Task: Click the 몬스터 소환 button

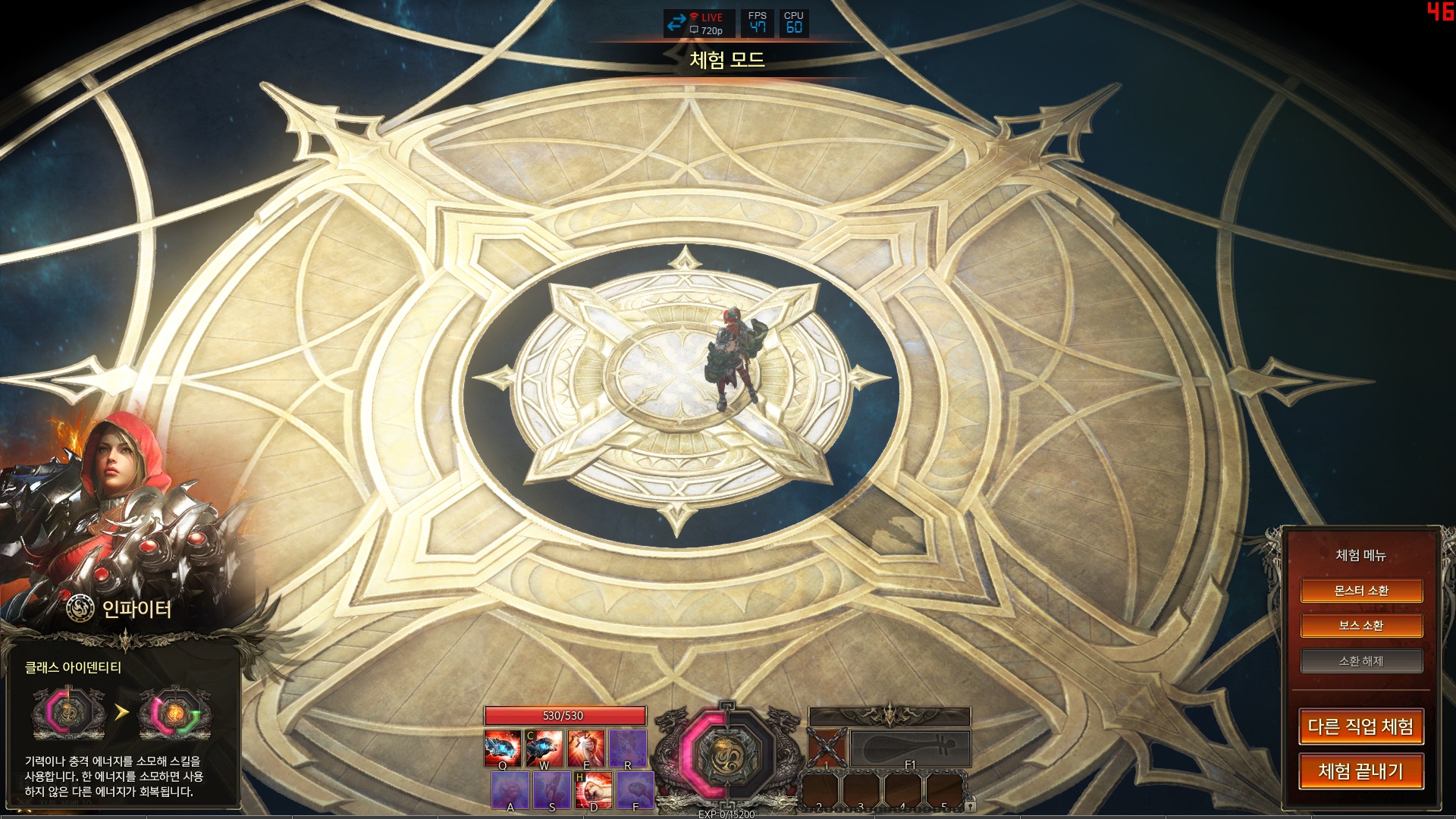Action: 1361,591
